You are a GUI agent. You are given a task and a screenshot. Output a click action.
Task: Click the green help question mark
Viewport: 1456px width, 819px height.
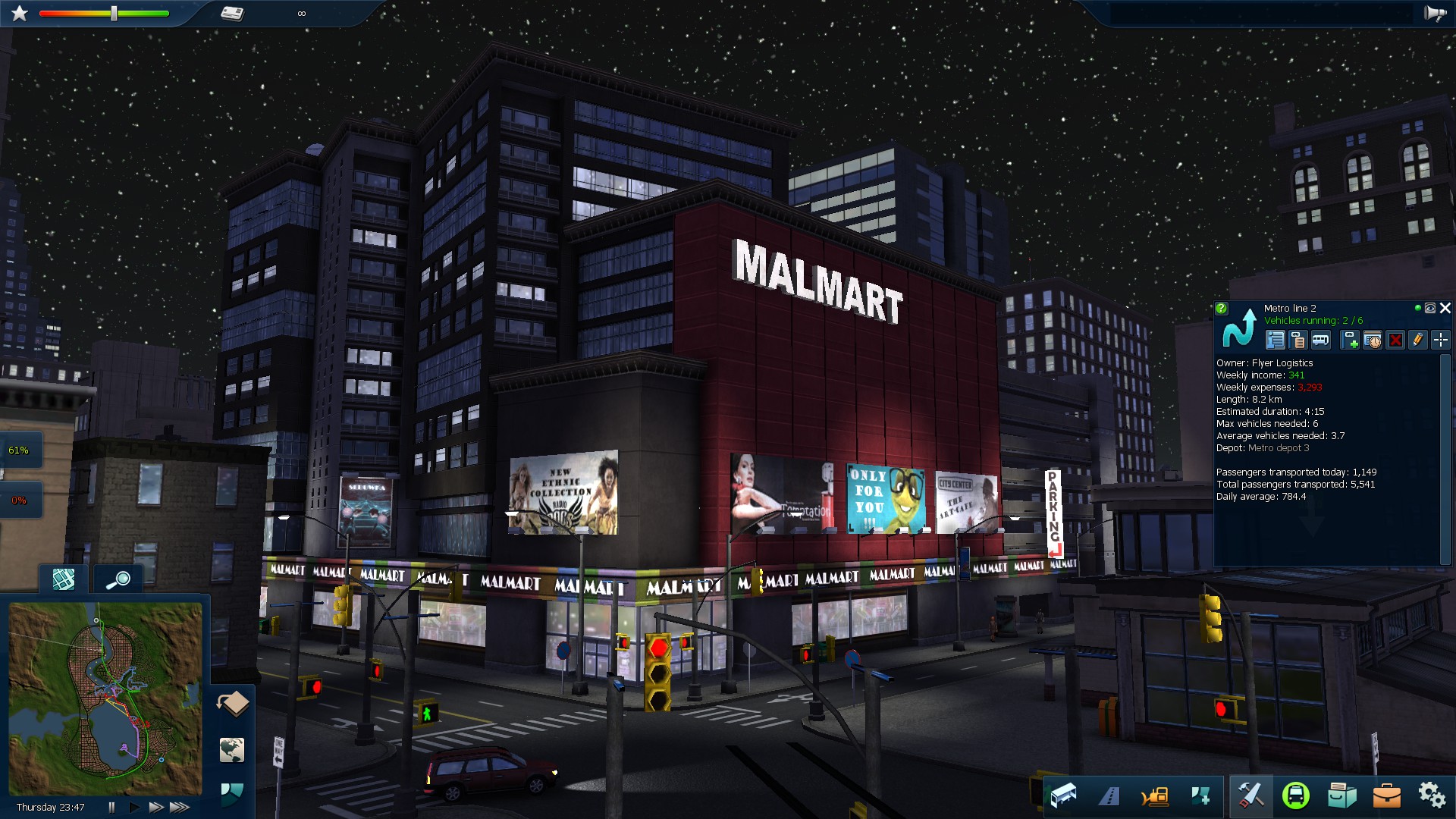click(1222, 309)
